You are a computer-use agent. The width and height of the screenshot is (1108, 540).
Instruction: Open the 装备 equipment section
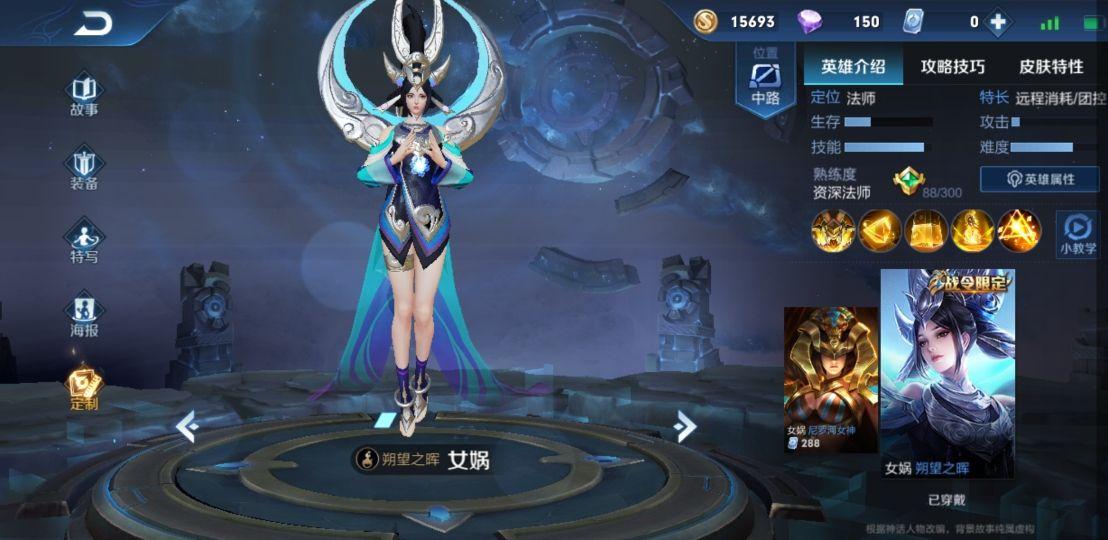84,167
